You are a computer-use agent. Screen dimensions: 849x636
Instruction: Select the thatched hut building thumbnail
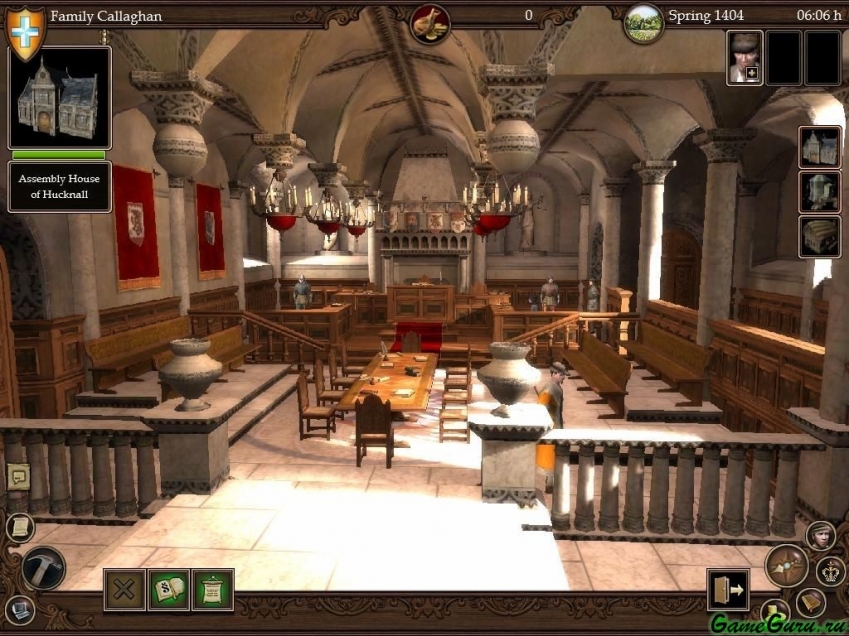819,236
